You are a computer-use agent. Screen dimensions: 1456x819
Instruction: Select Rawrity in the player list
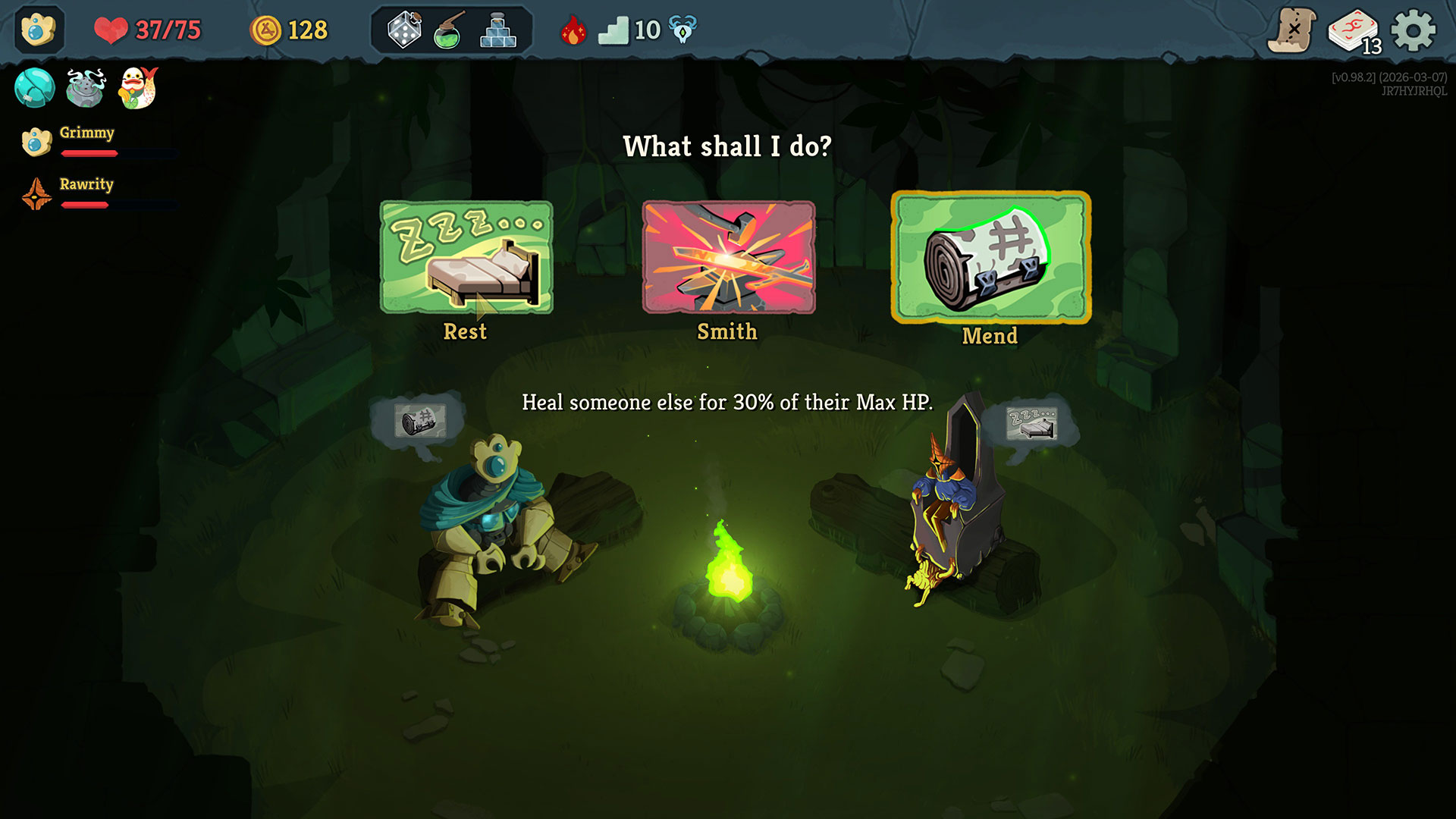pos(86,185)
